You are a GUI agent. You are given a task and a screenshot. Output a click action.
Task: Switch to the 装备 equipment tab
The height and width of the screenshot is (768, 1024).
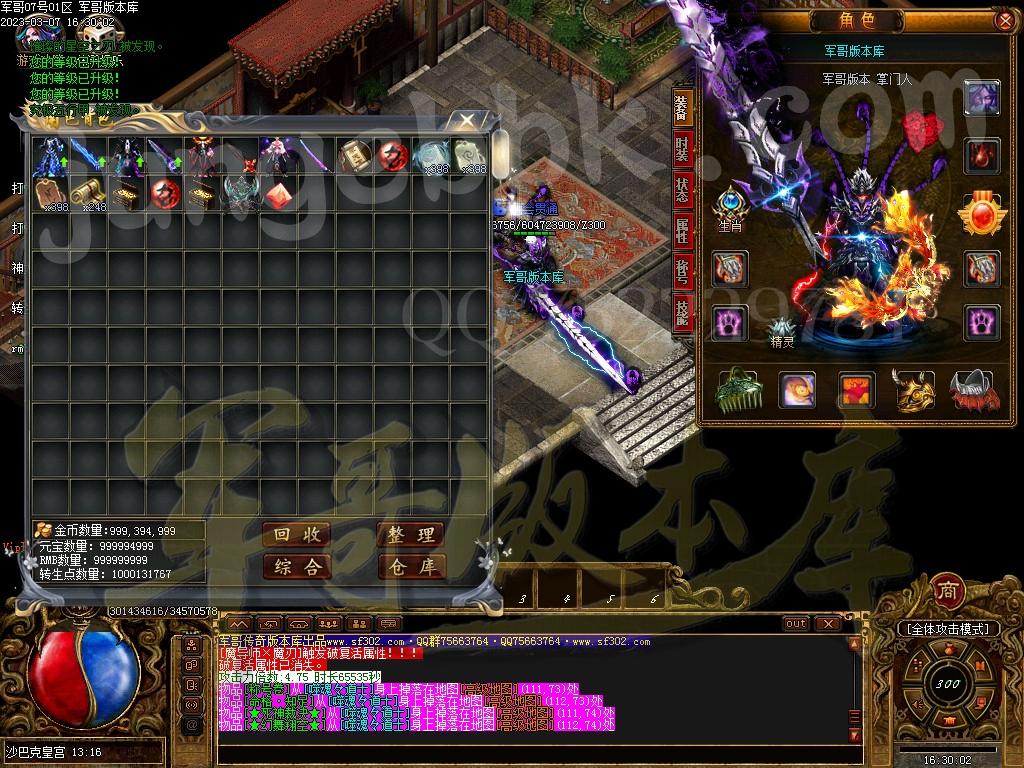tap(682, 107)
